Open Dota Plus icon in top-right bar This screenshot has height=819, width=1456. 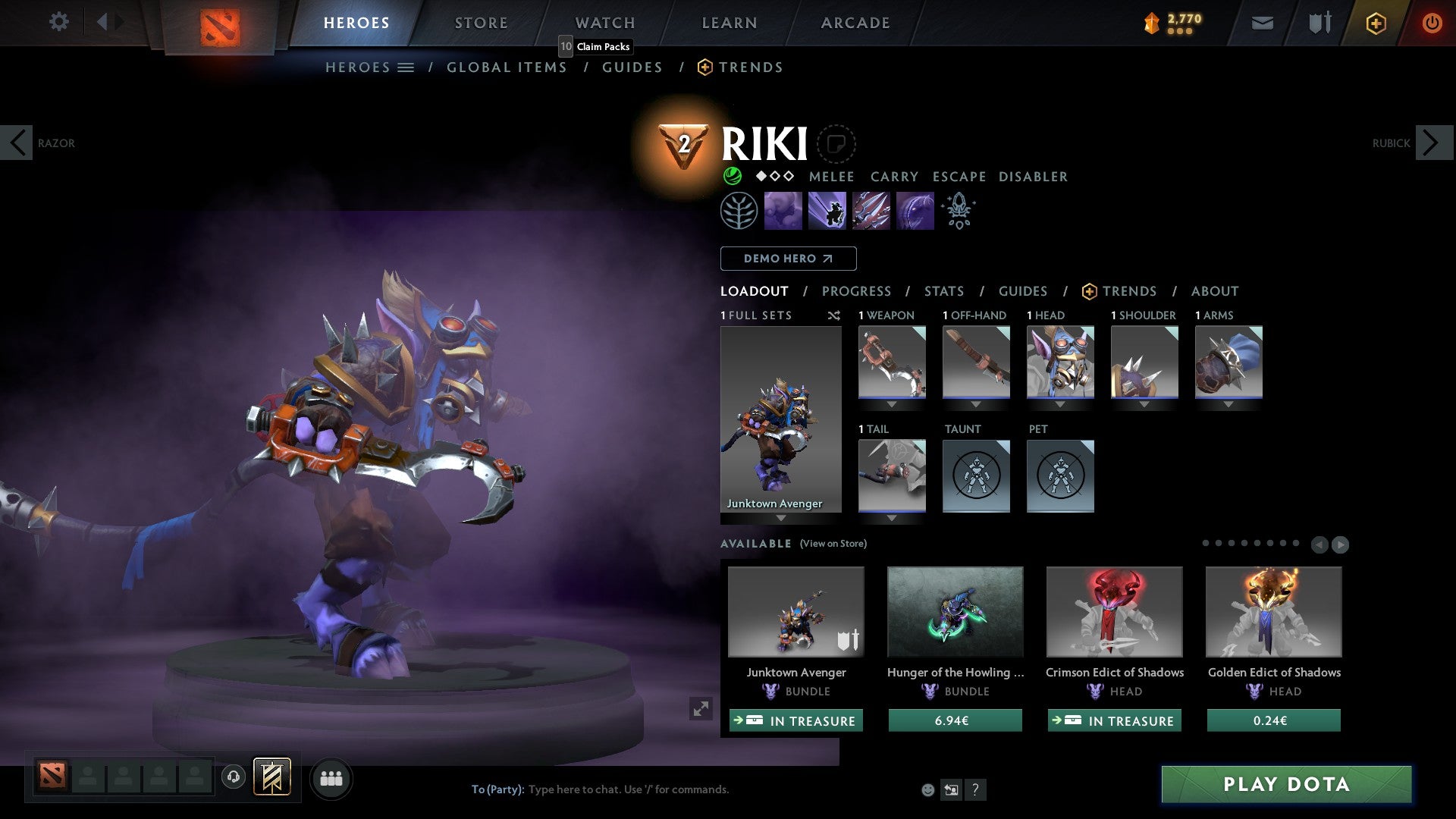click(x=1375, y=23)
